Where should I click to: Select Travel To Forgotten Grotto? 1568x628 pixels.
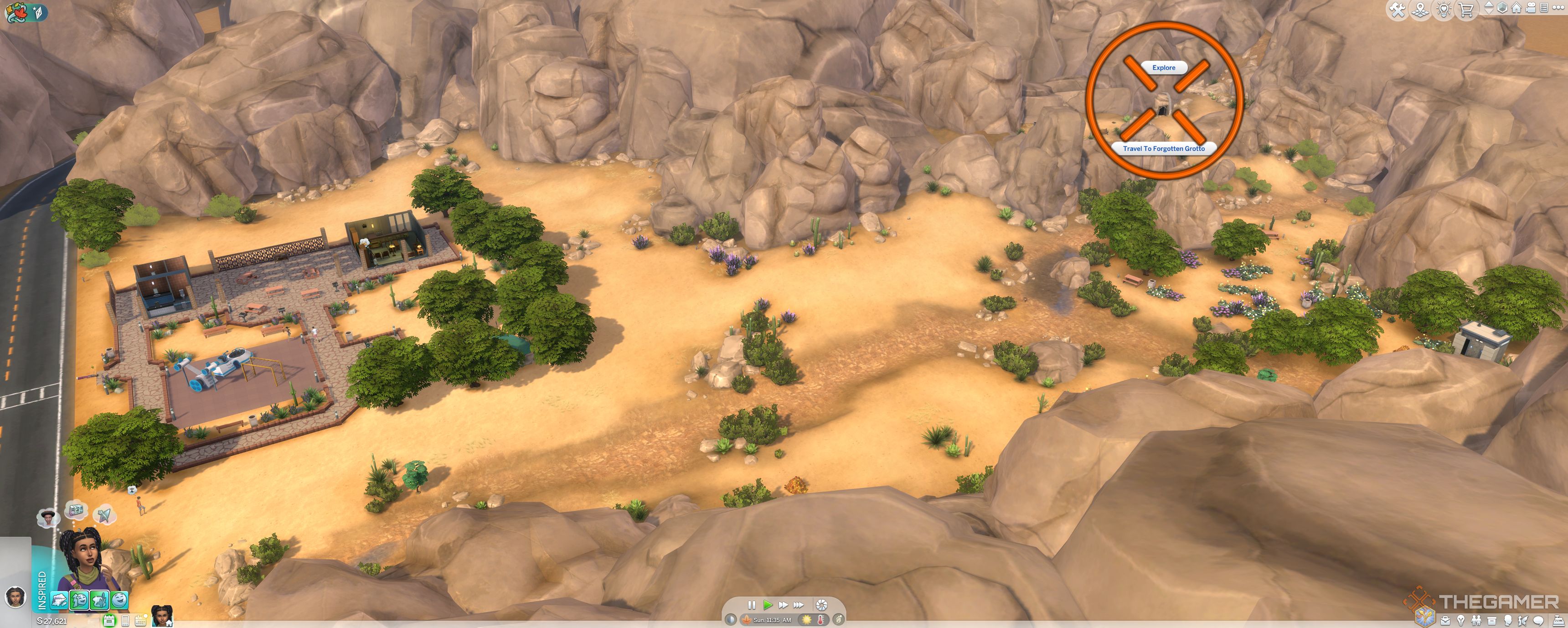(1163, 149)
